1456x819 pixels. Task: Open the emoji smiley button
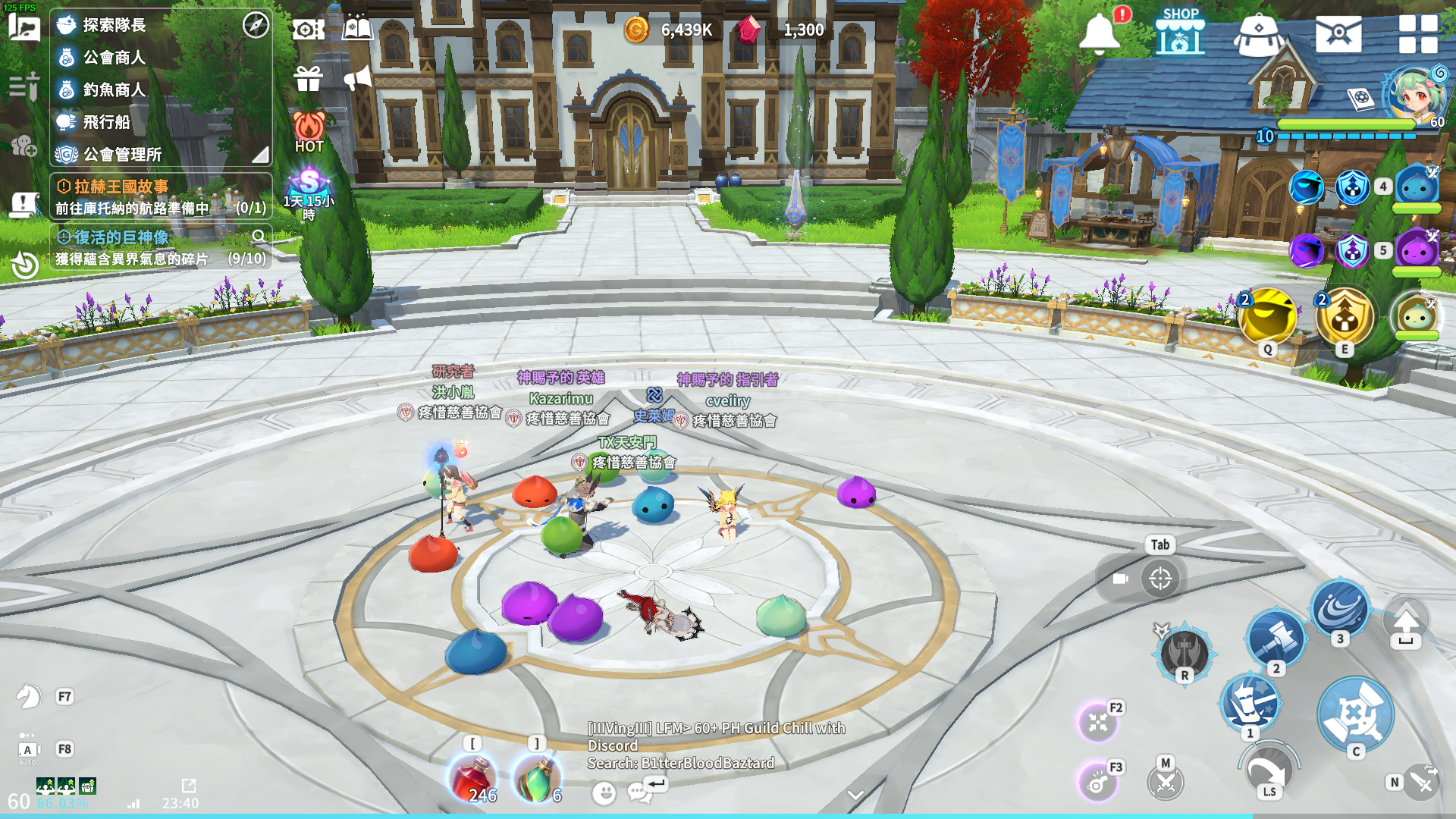604,793
